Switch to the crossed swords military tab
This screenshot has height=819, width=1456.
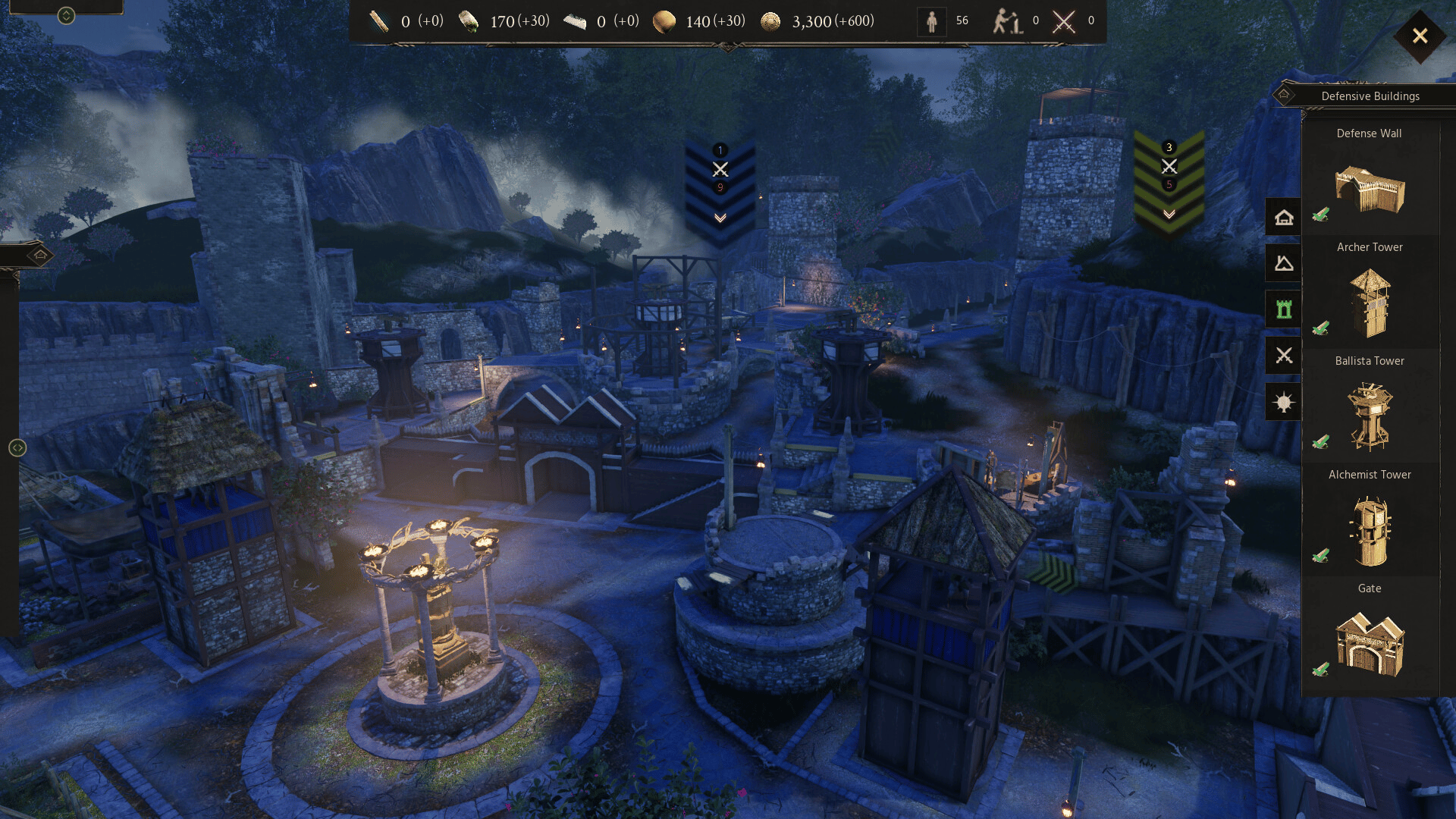[1284, 355]
